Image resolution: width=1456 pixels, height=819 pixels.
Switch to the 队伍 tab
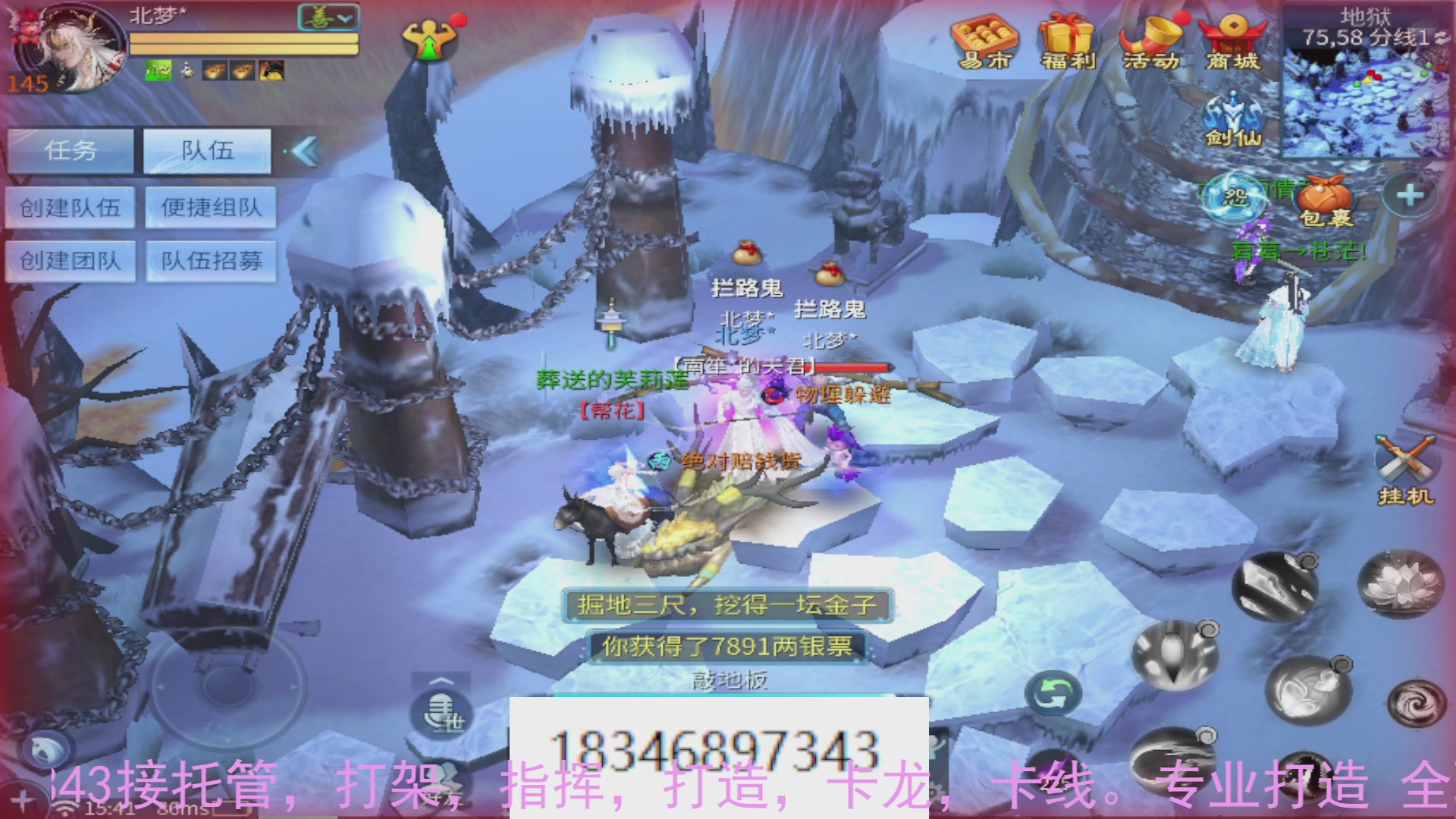(x=206, y=151)
